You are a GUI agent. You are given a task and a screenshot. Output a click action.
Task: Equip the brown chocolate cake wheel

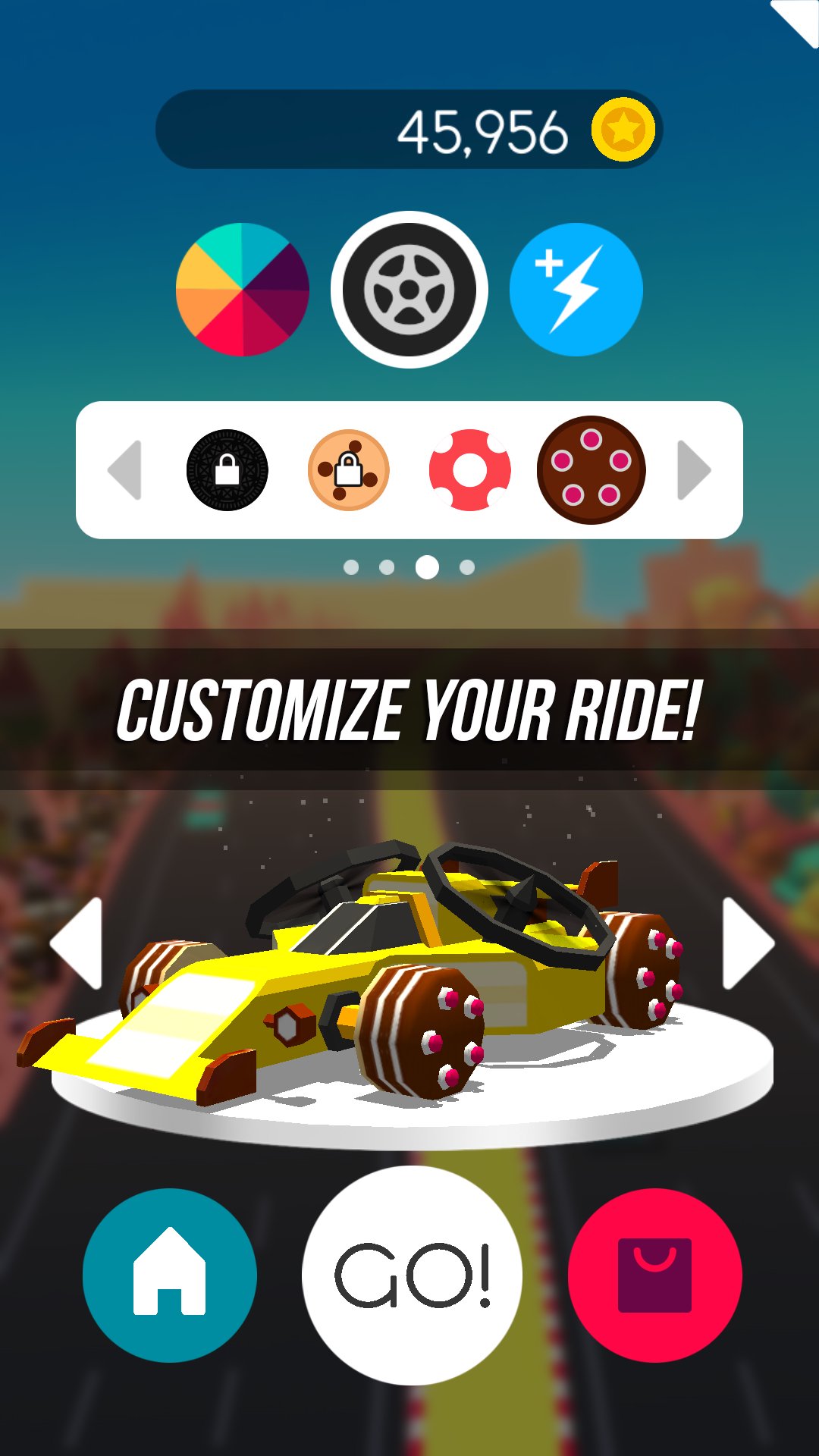click(591, 470)
